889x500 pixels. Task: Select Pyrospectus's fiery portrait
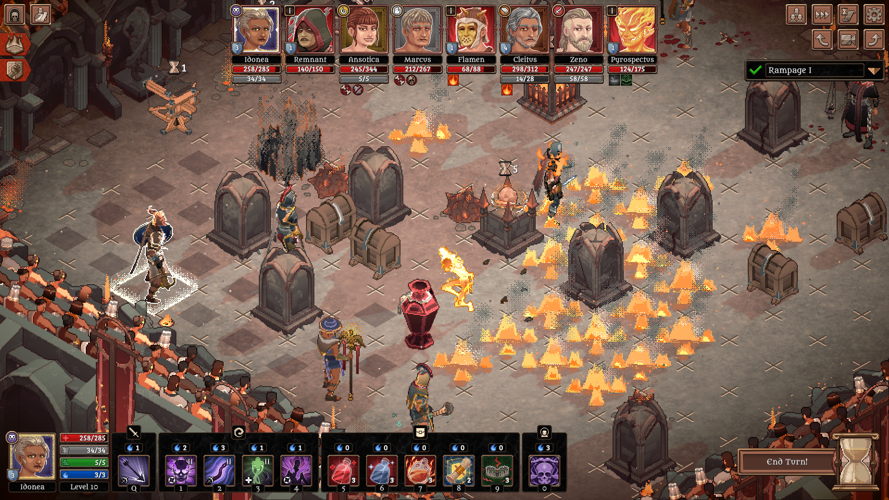click(633, 29)
